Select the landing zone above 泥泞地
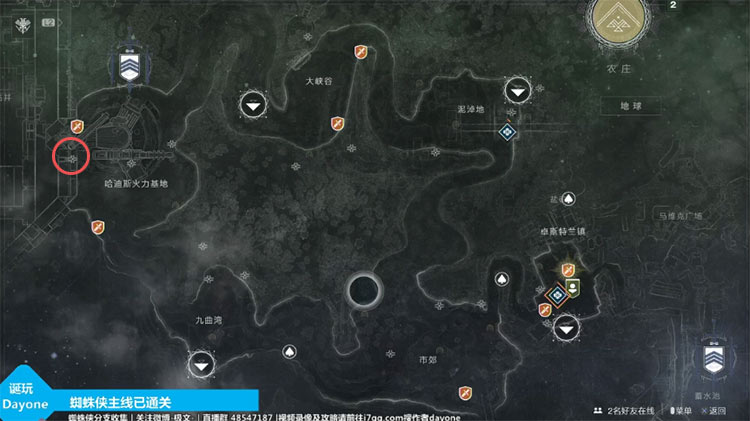750x421 pixels. click(x=517, y=92)
